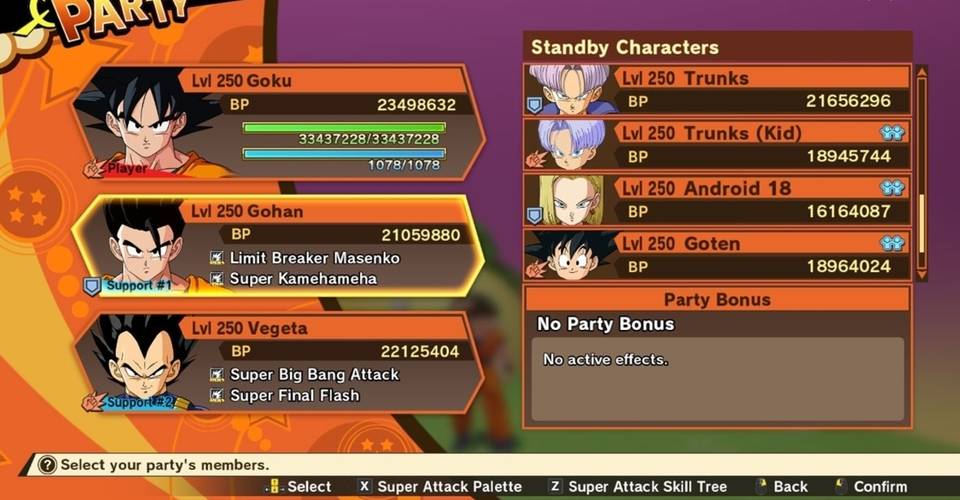Viewport: 960px width, 500px height.
Task: Click Vegeta's Super Big Bang Attack
Action: (314, 374)
